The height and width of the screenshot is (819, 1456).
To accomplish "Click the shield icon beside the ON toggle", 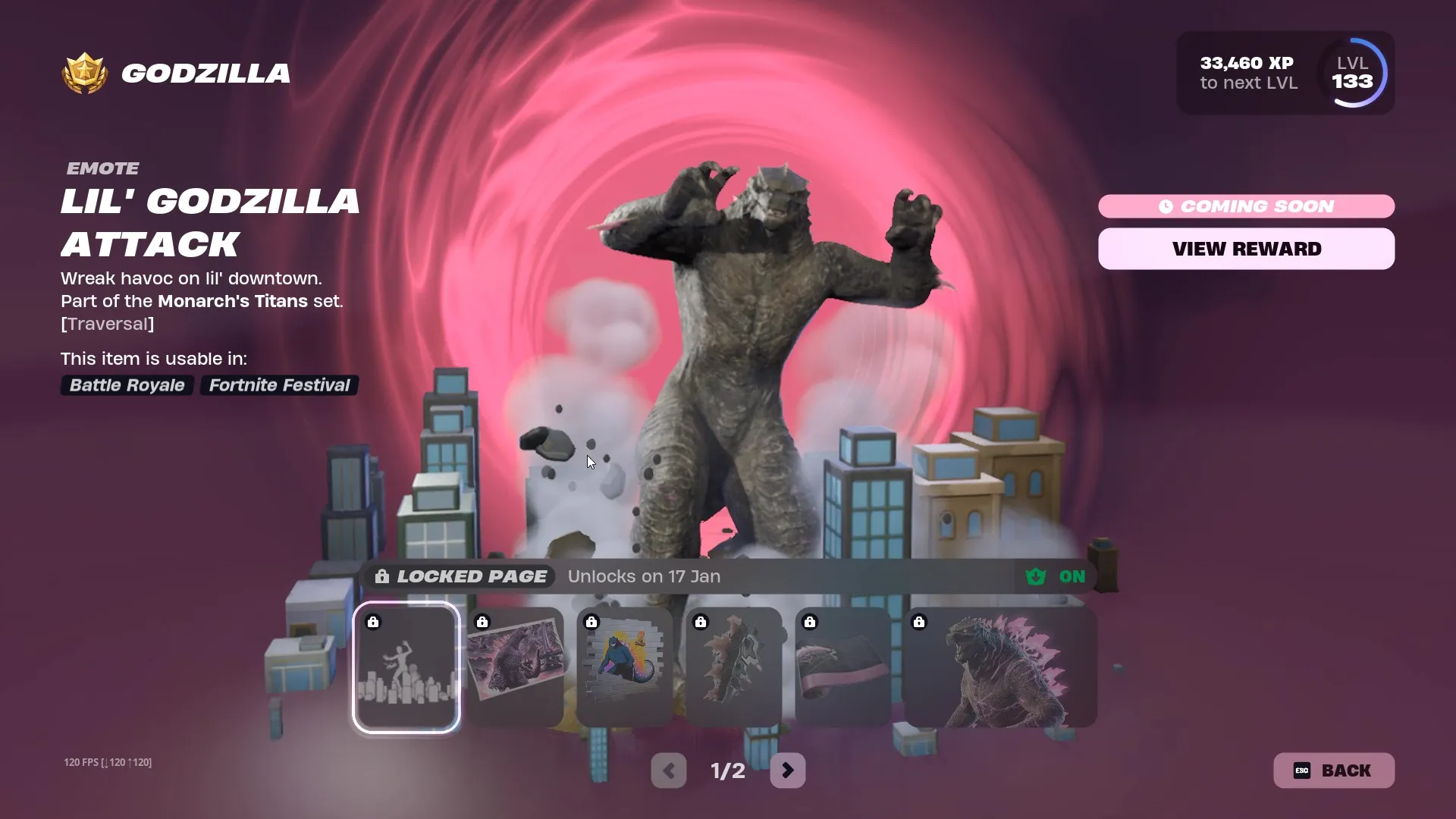I will (x=1036, y=576).
